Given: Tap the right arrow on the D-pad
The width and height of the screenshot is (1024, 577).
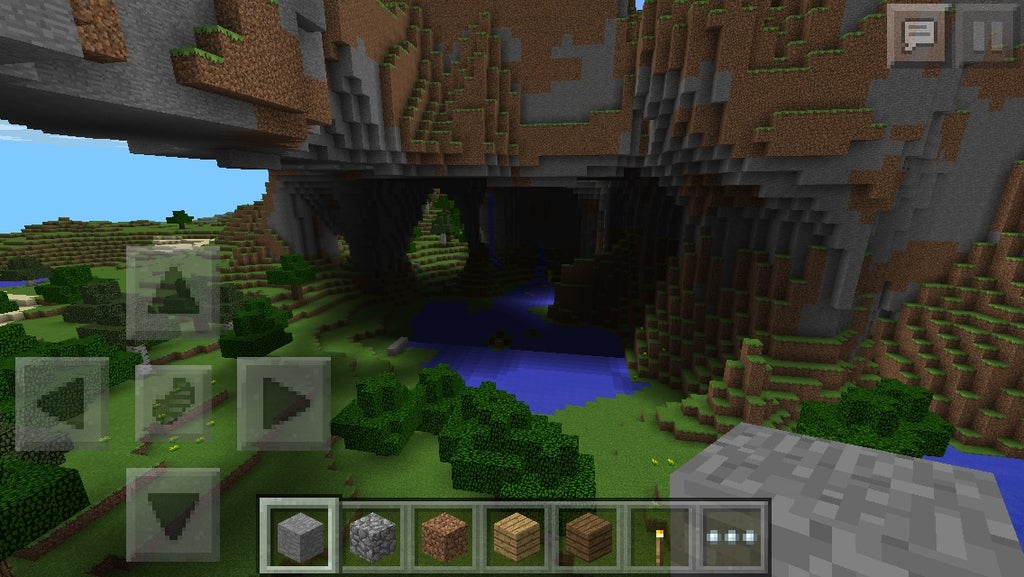Looking at the screenshot, I should [284, 403].
